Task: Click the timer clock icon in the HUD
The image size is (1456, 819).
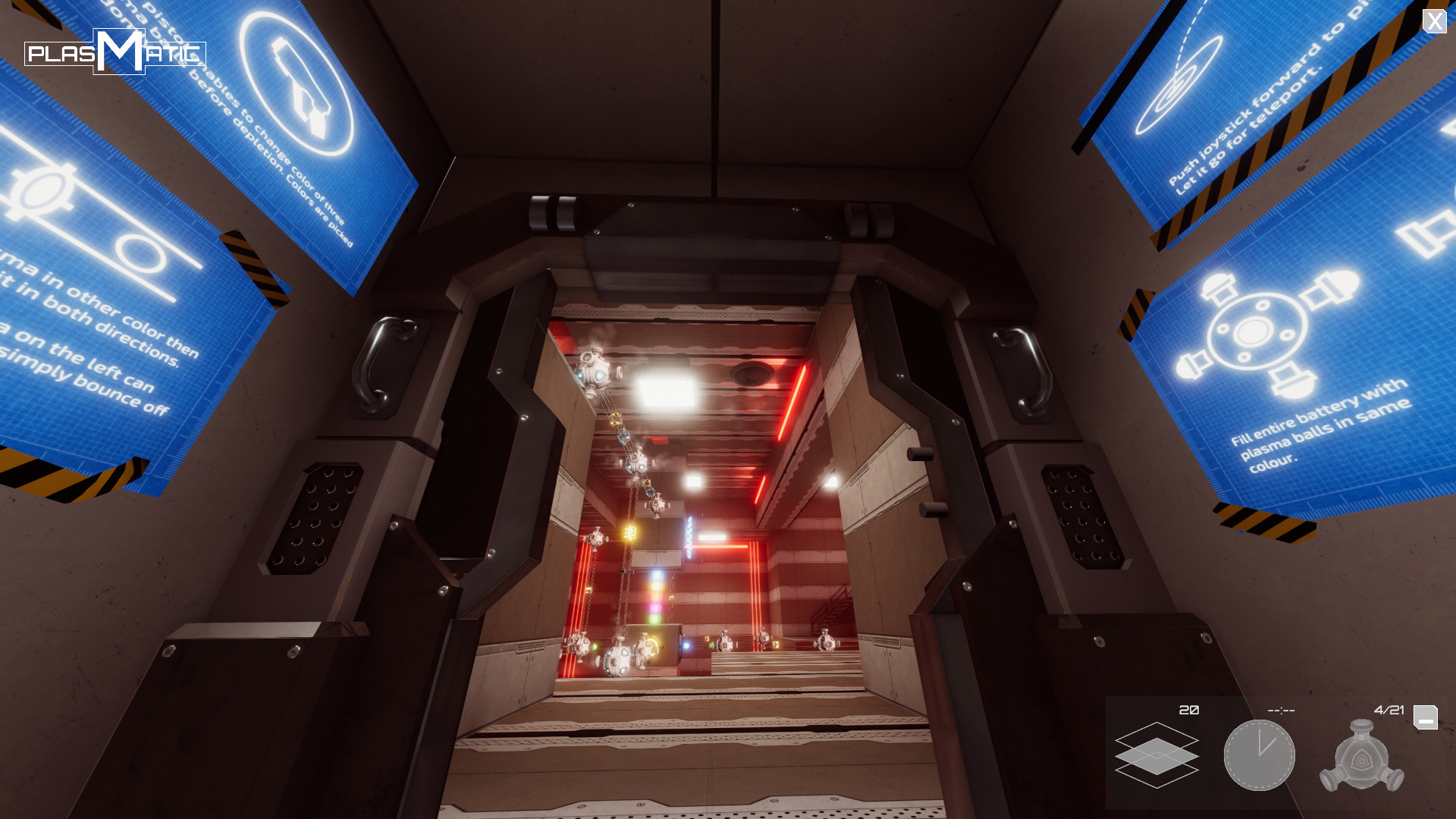Action: (1260, 756)
